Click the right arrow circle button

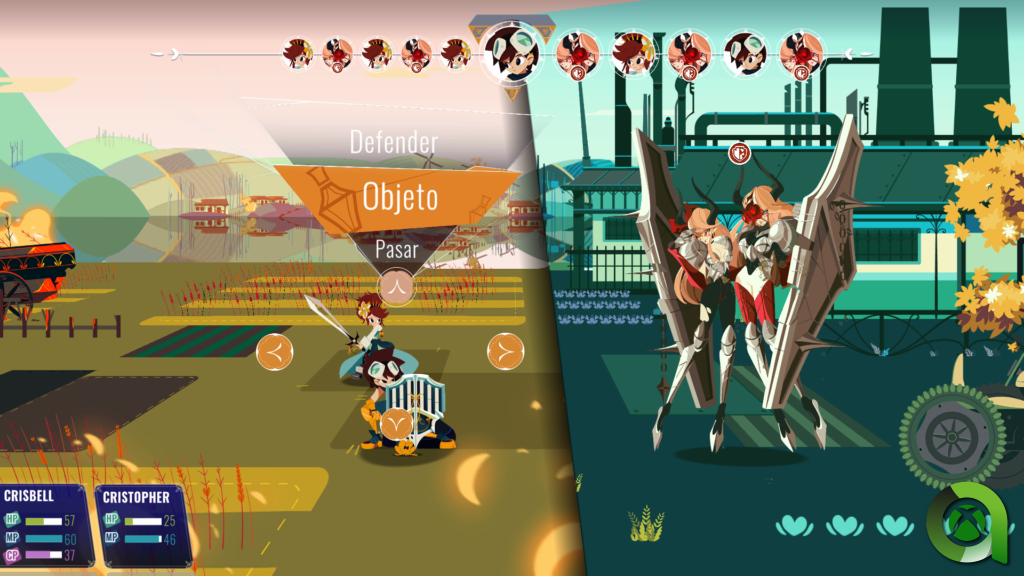click(x=505, y=351)
